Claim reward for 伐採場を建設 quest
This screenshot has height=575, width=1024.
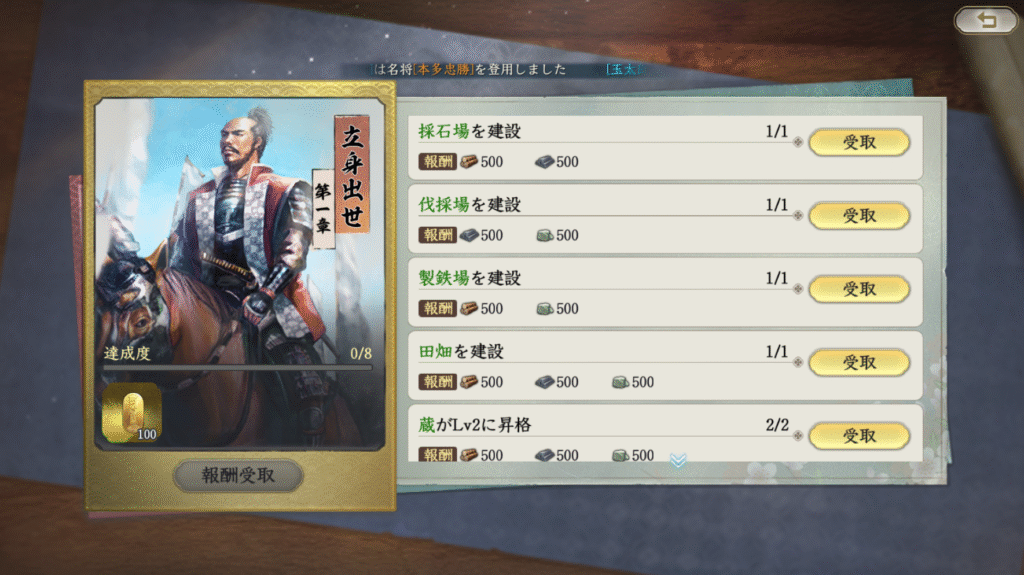tap(858, 215)
